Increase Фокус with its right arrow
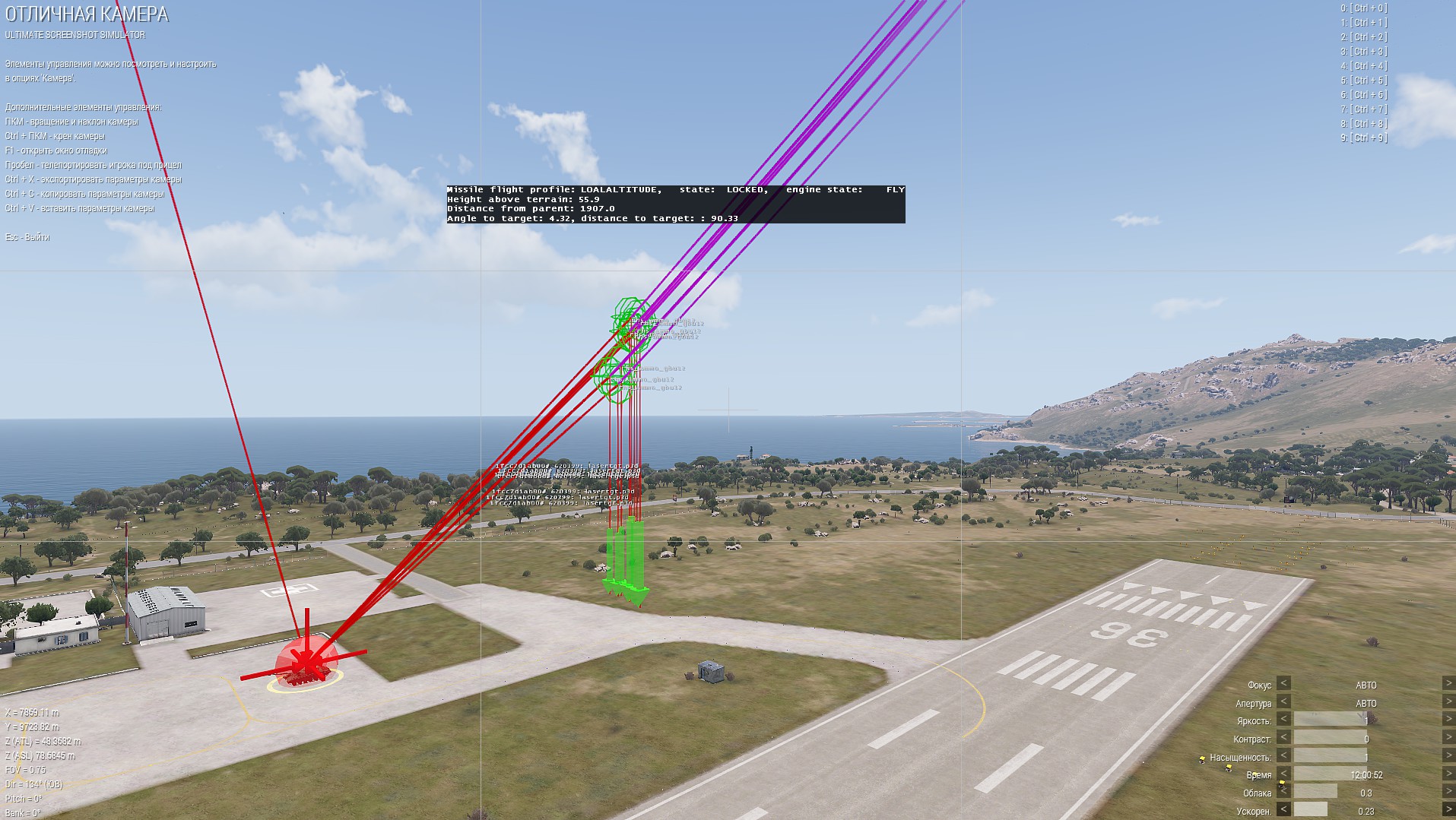The width and height of the screenshot is (1456, 820). coord(1448,683)
